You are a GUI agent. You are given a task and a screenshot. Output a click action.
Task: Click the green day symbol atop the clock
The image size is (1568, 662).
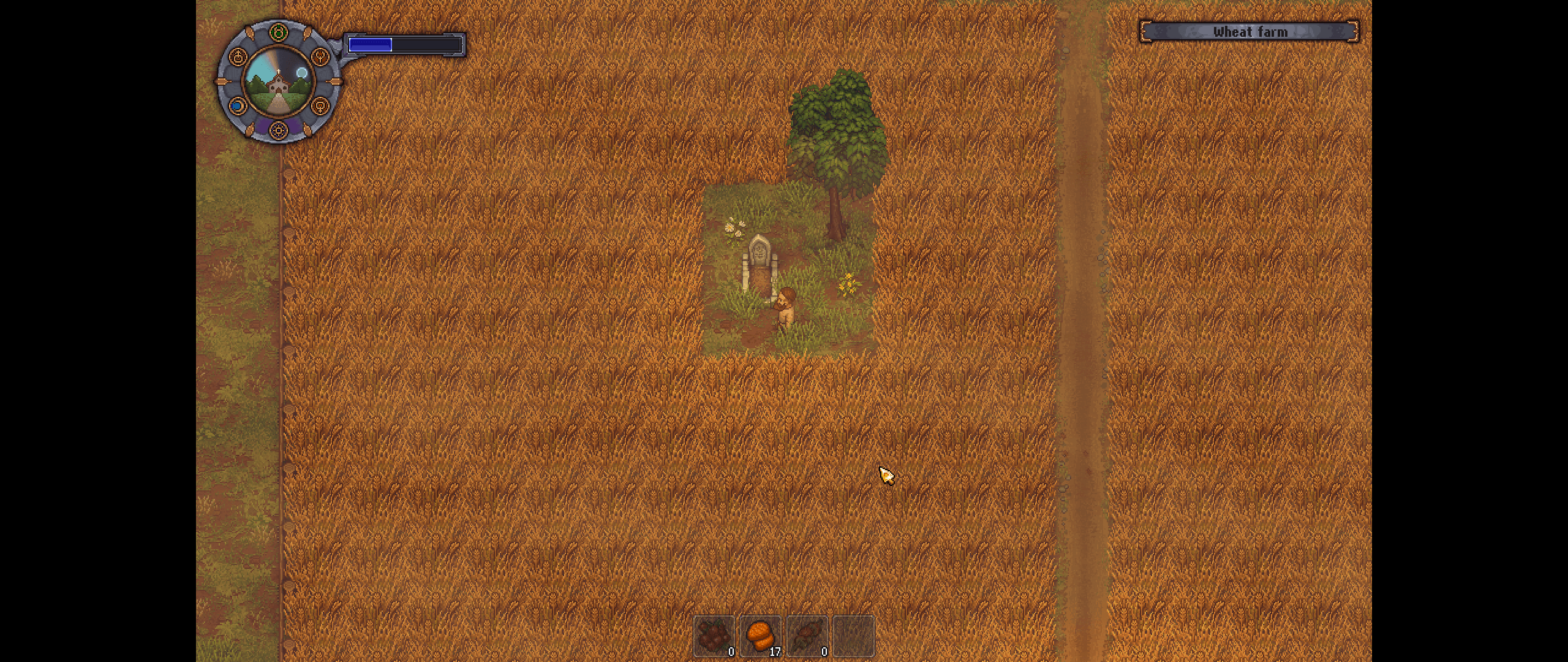[x=279, y=32]
